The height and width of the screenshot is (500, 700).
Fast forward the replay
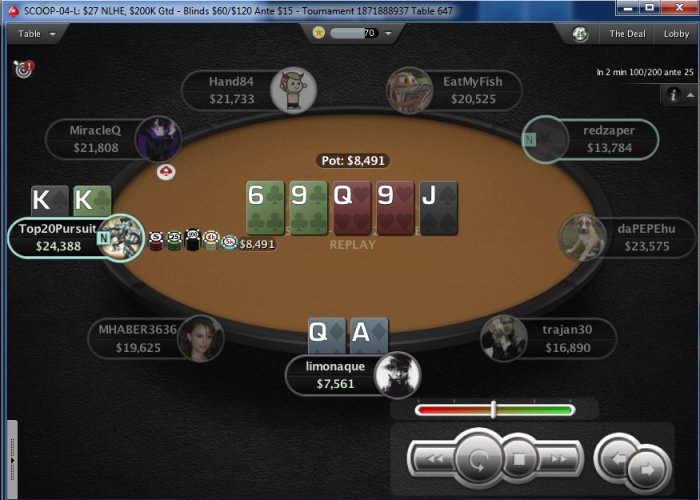(x=560, y=459)
